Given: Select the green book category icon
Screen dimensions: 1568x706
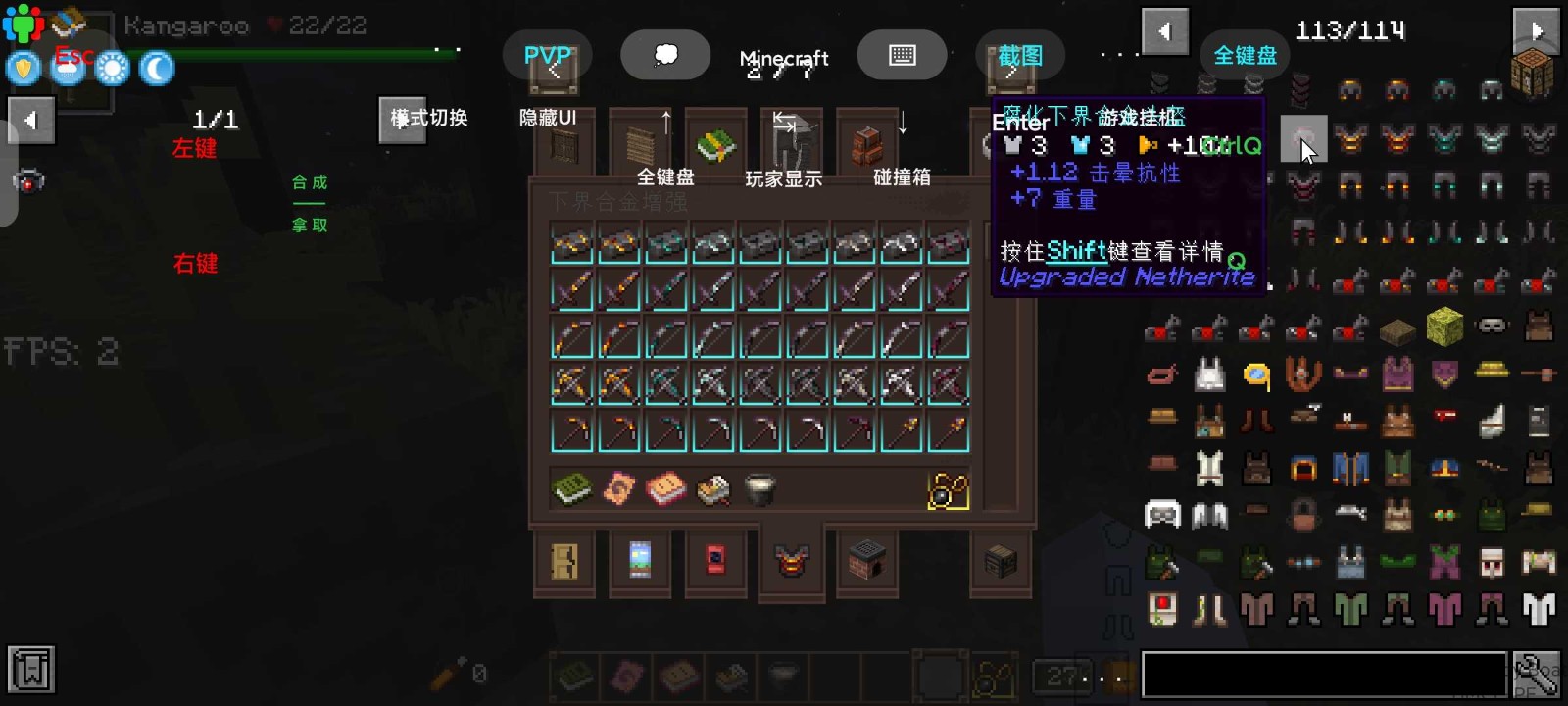Looking at the screenshot, I should point(571,487).
